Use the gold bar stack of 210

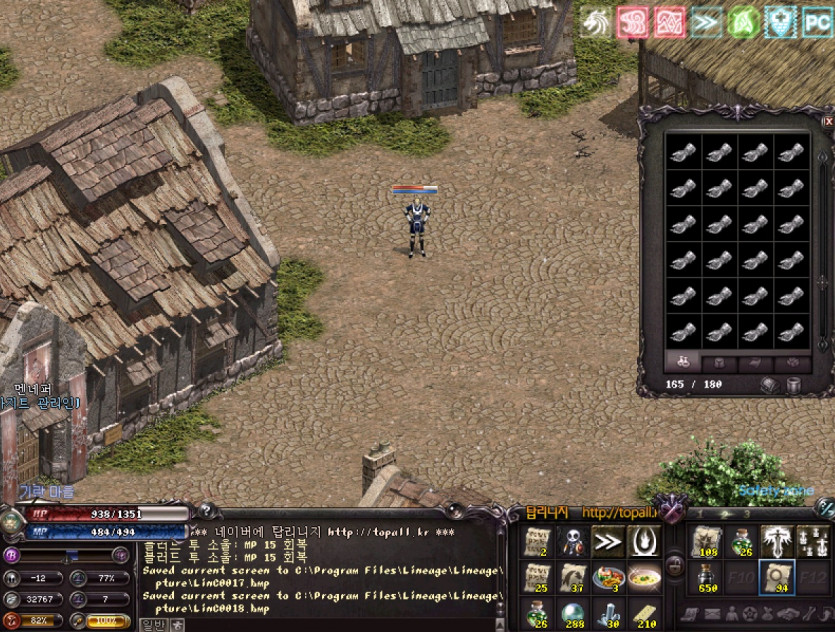pyautogui.click(x=643, y=613)
